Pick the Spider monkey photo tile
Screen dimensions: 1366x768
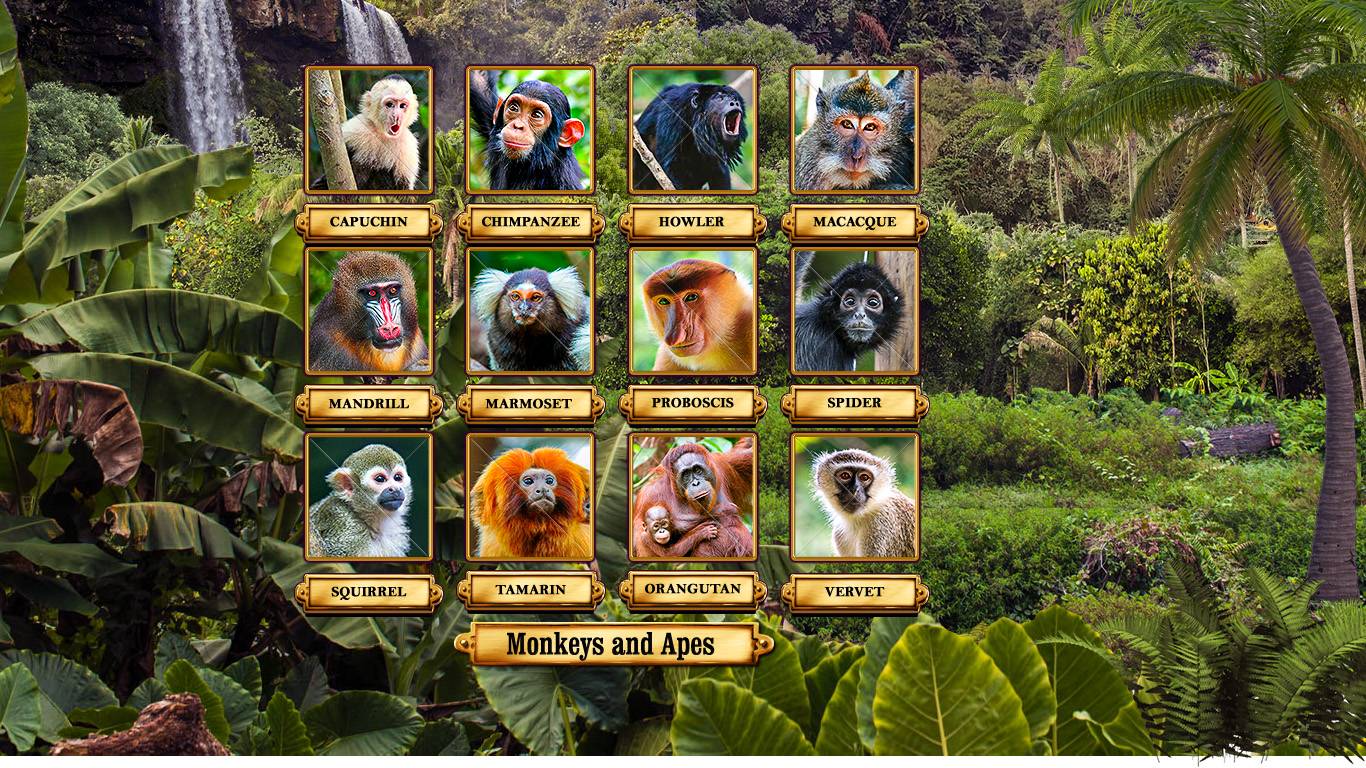(855, 311)
